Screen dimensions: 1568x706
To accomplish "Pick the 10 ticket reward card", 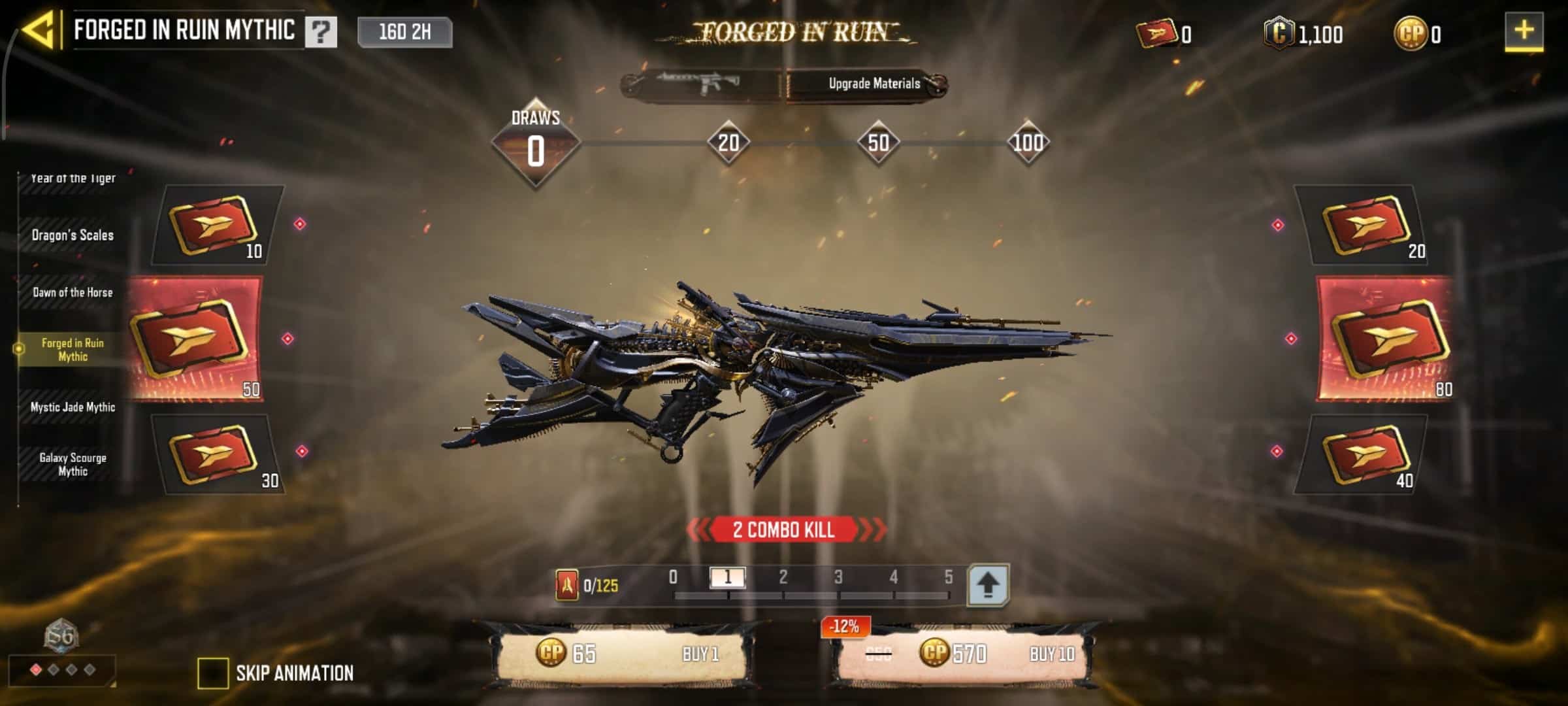I will click(x=218, y=226).
